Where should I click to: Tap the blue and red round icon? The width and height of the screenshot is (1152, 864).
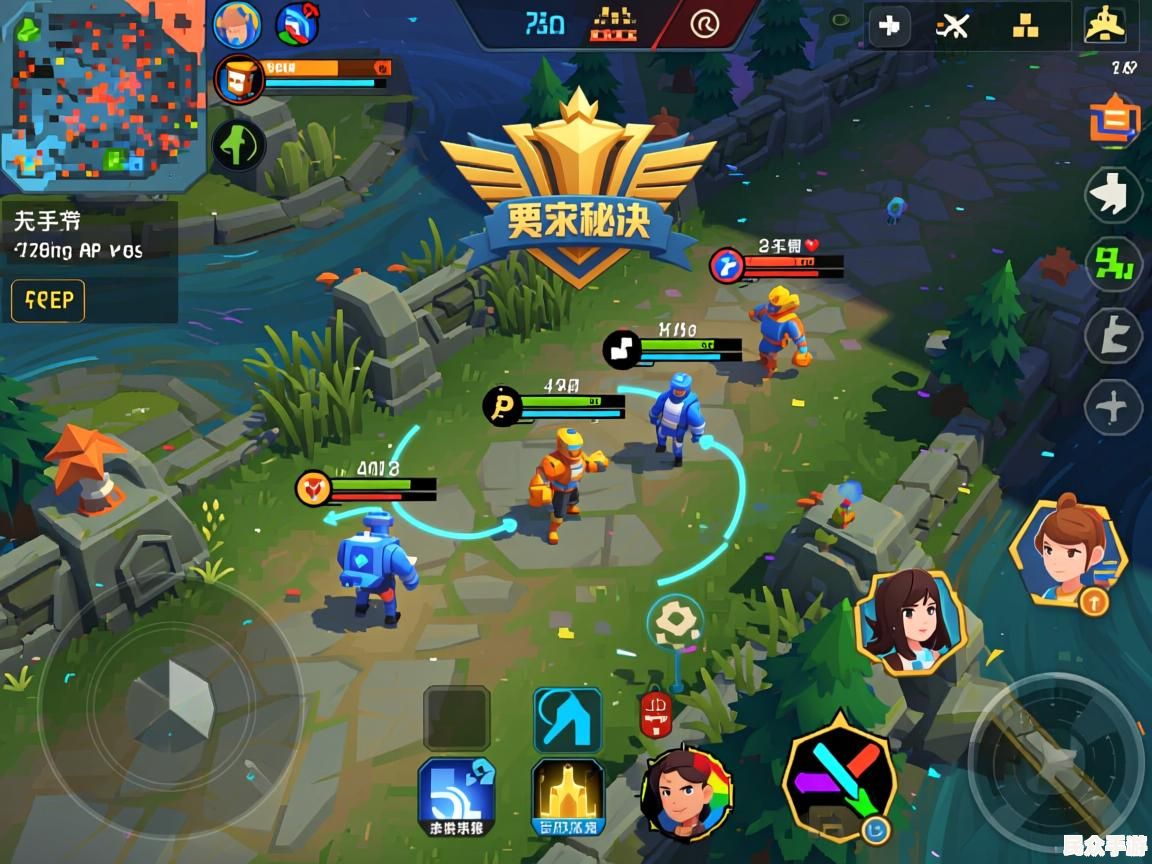[x=297, y=24]
